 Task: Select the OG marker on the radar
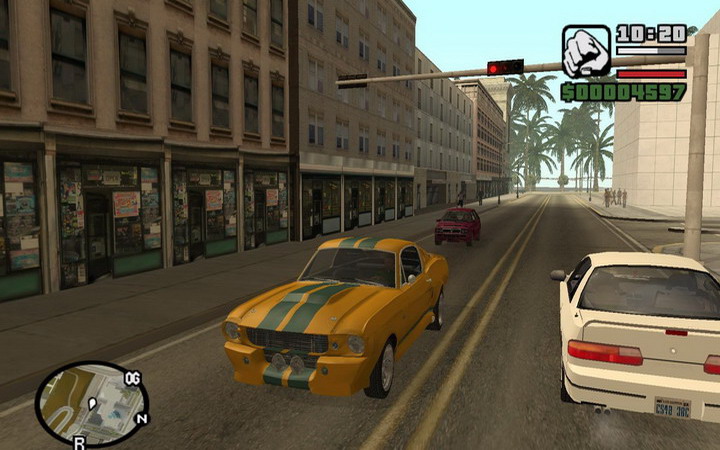tap(132, 378)
